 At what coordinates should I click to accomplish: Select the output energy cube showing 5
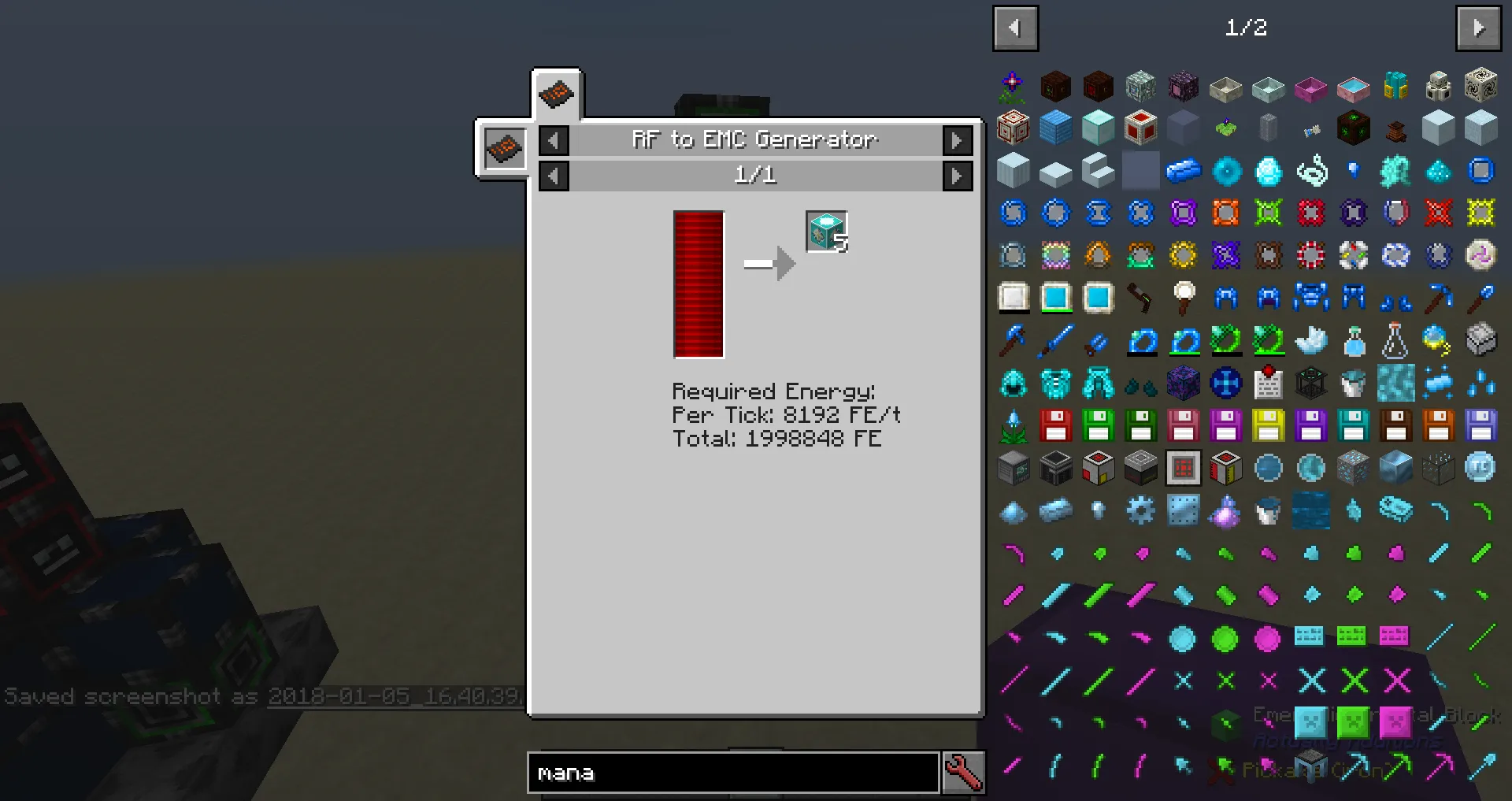[x=825, y=231]
